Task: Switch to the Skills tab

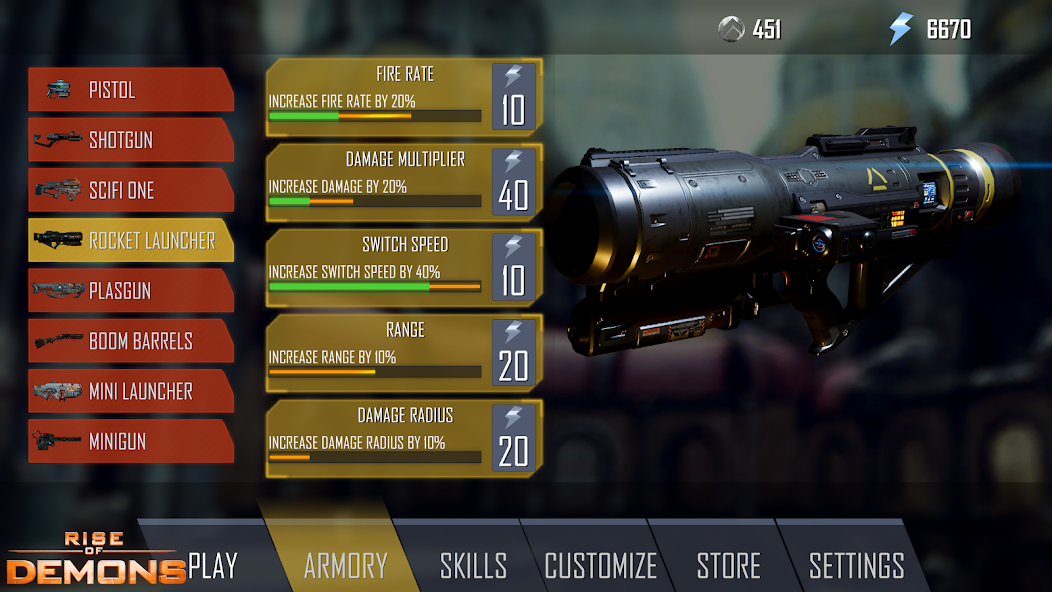Action: (473, 565)
